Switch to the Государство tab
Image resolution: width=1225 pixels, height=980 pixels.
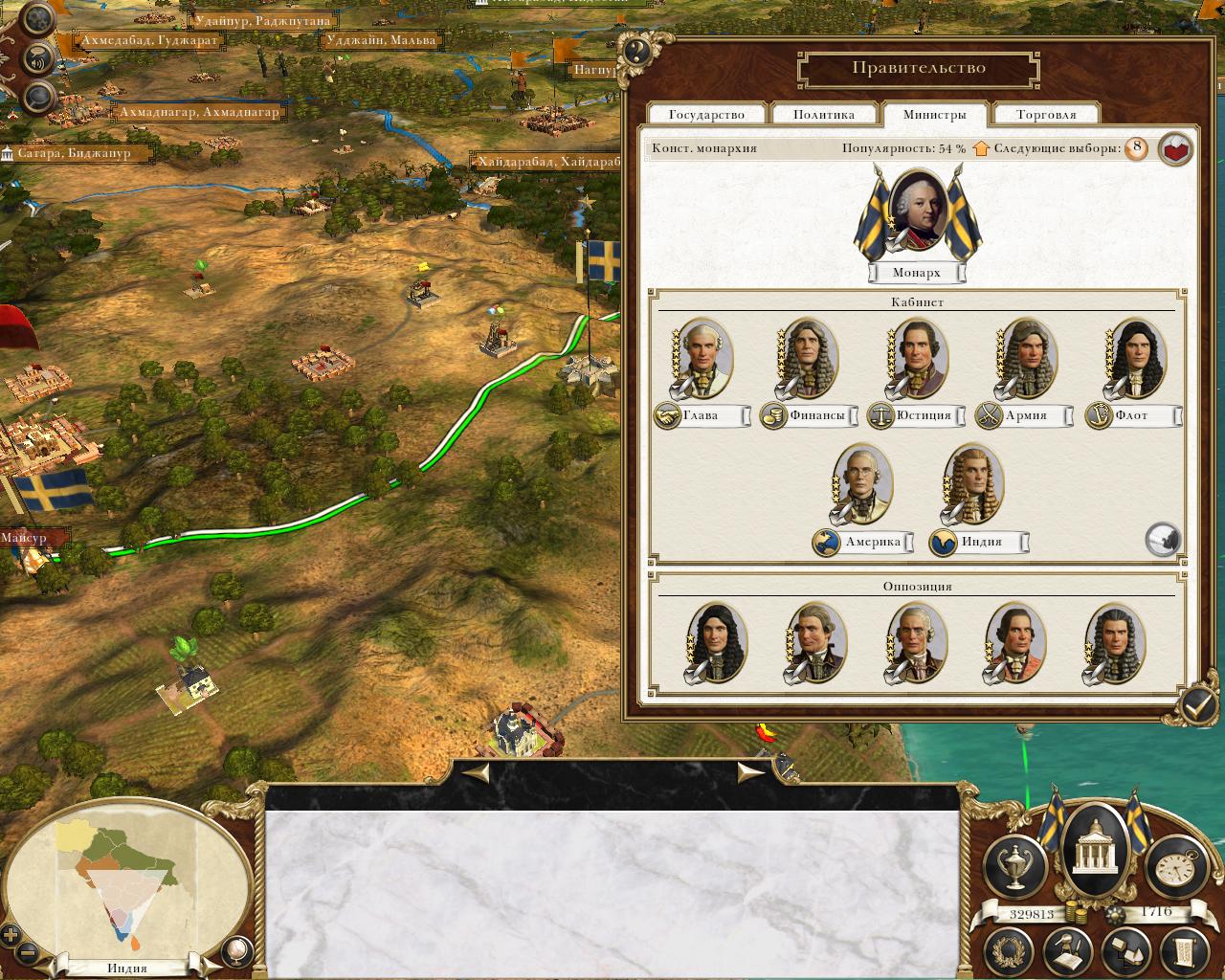pyautogui.click(x=707, y=115)
